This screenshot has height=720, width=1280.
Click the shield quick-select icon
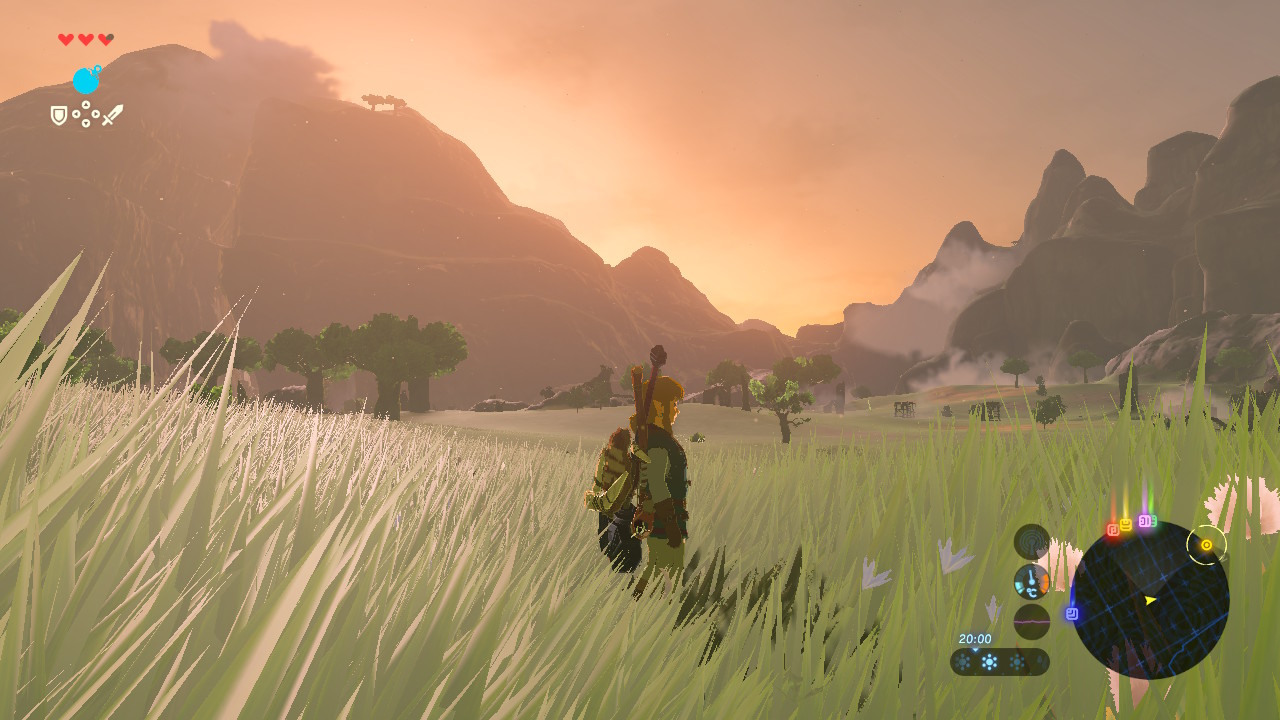pos(59,116)
